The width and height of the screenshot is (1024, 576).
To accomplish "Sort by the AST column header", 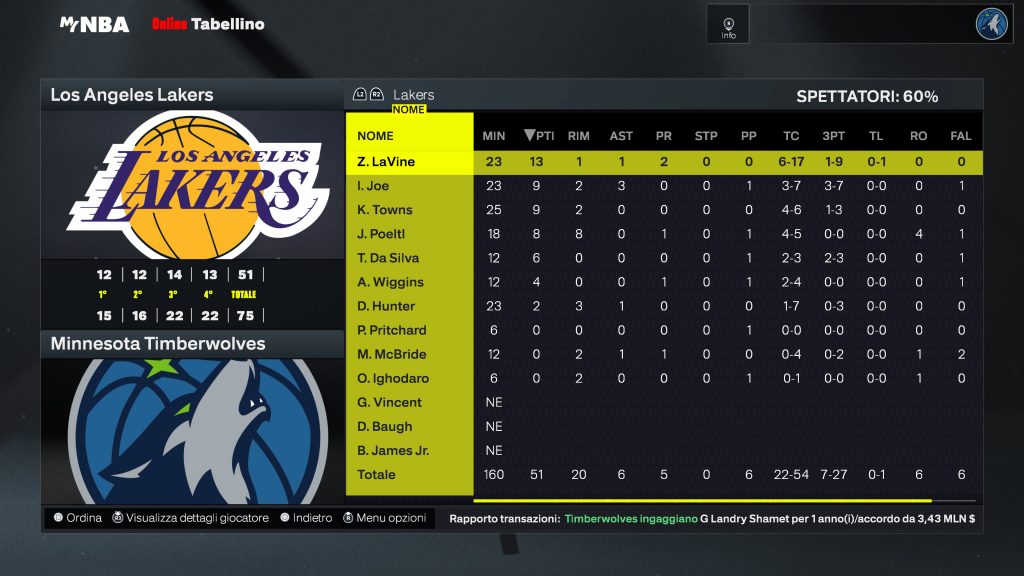I will coord(621,136).
